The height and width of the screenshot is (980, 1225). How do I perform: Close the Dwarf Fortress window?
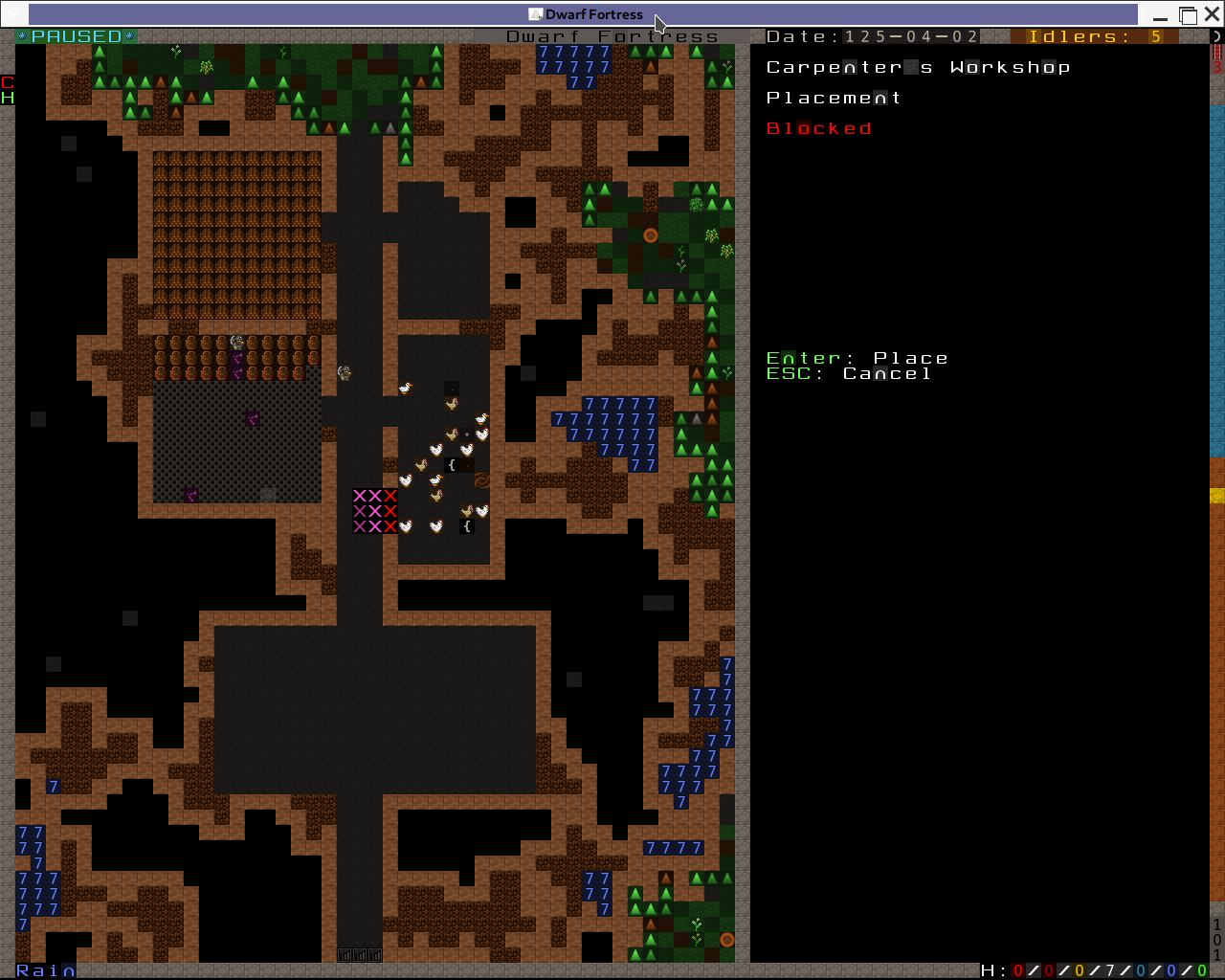tap(1212, 15)
